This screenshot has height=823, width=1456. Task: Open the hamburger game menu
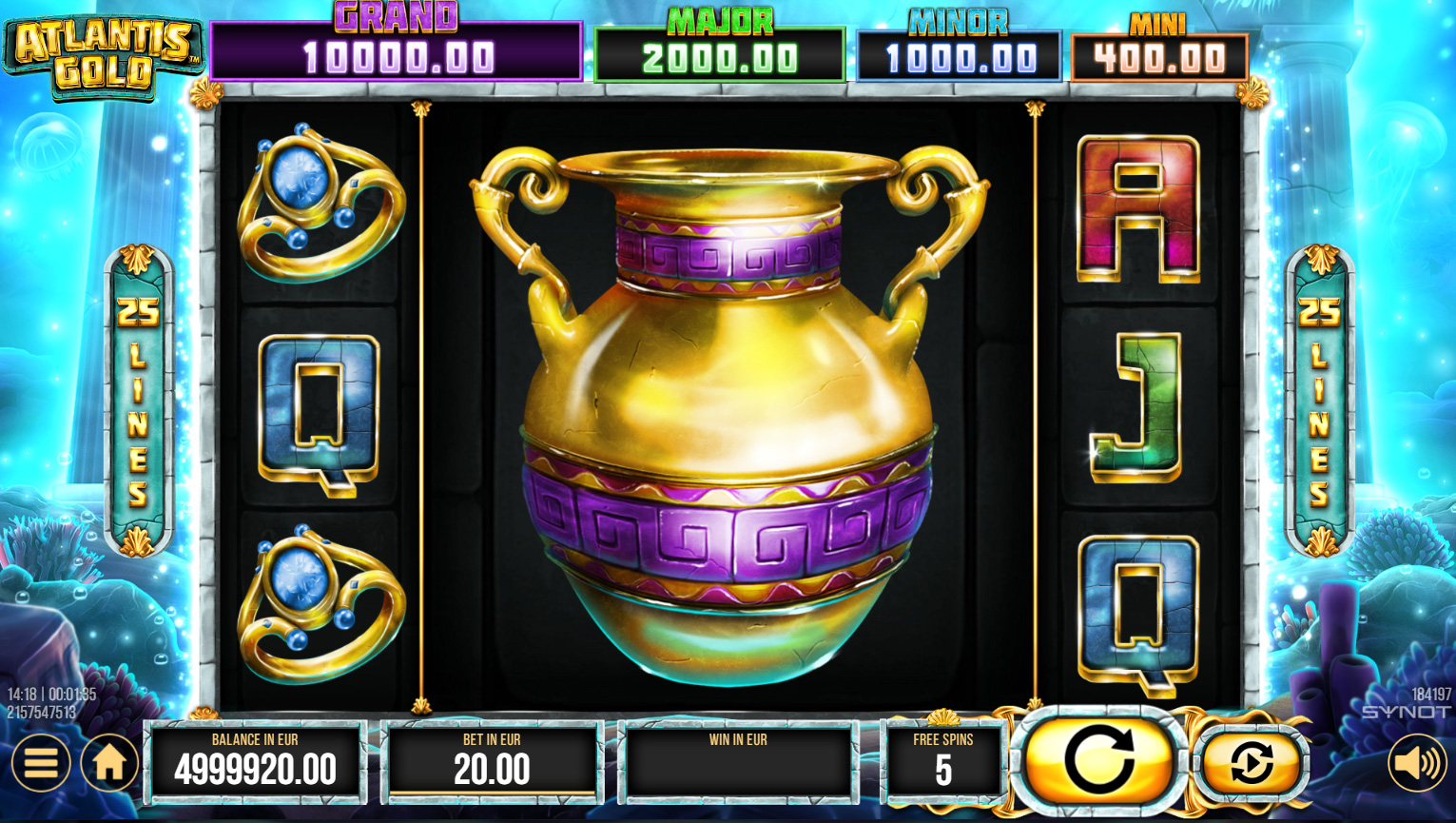(x=40, y=762)
